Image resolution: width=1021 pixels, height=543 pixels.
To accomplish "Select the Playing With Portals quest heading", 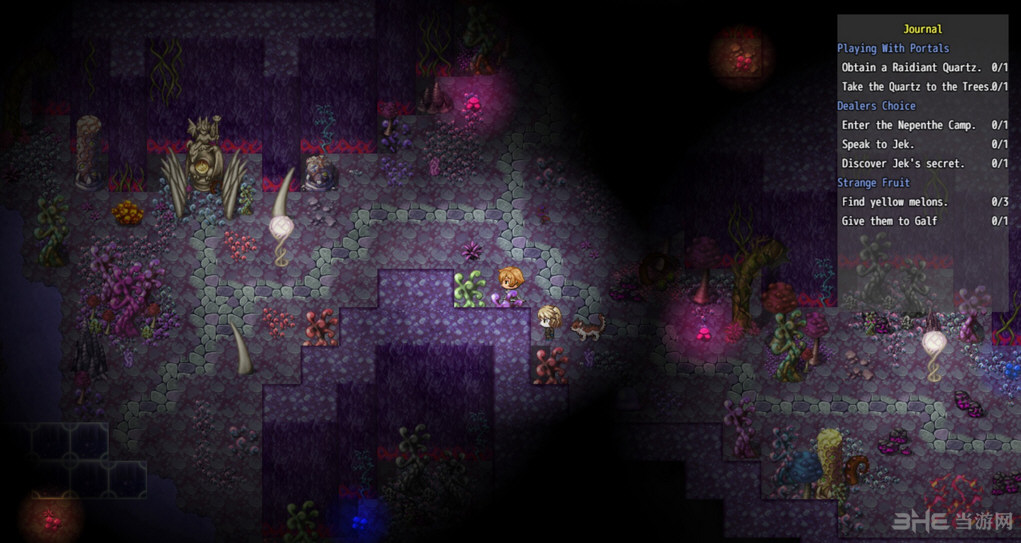I will 893,48.
